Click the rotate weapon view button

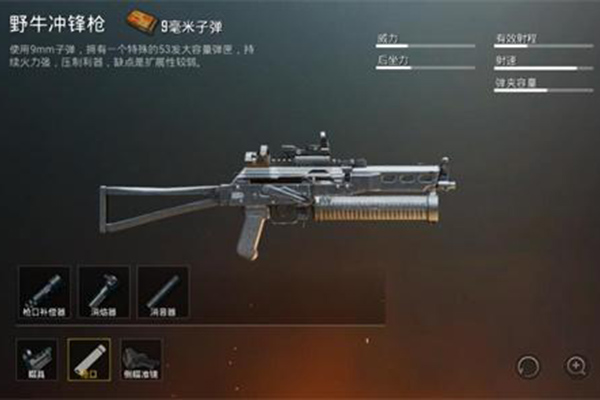click(x=527, y=365)
